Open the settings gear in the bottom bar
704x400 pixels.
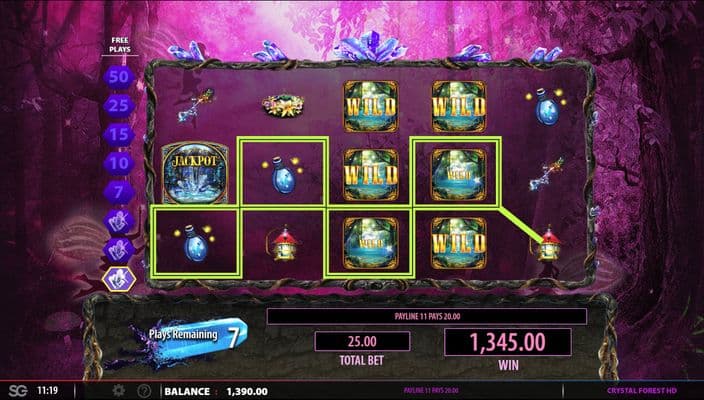click(119, 390)
